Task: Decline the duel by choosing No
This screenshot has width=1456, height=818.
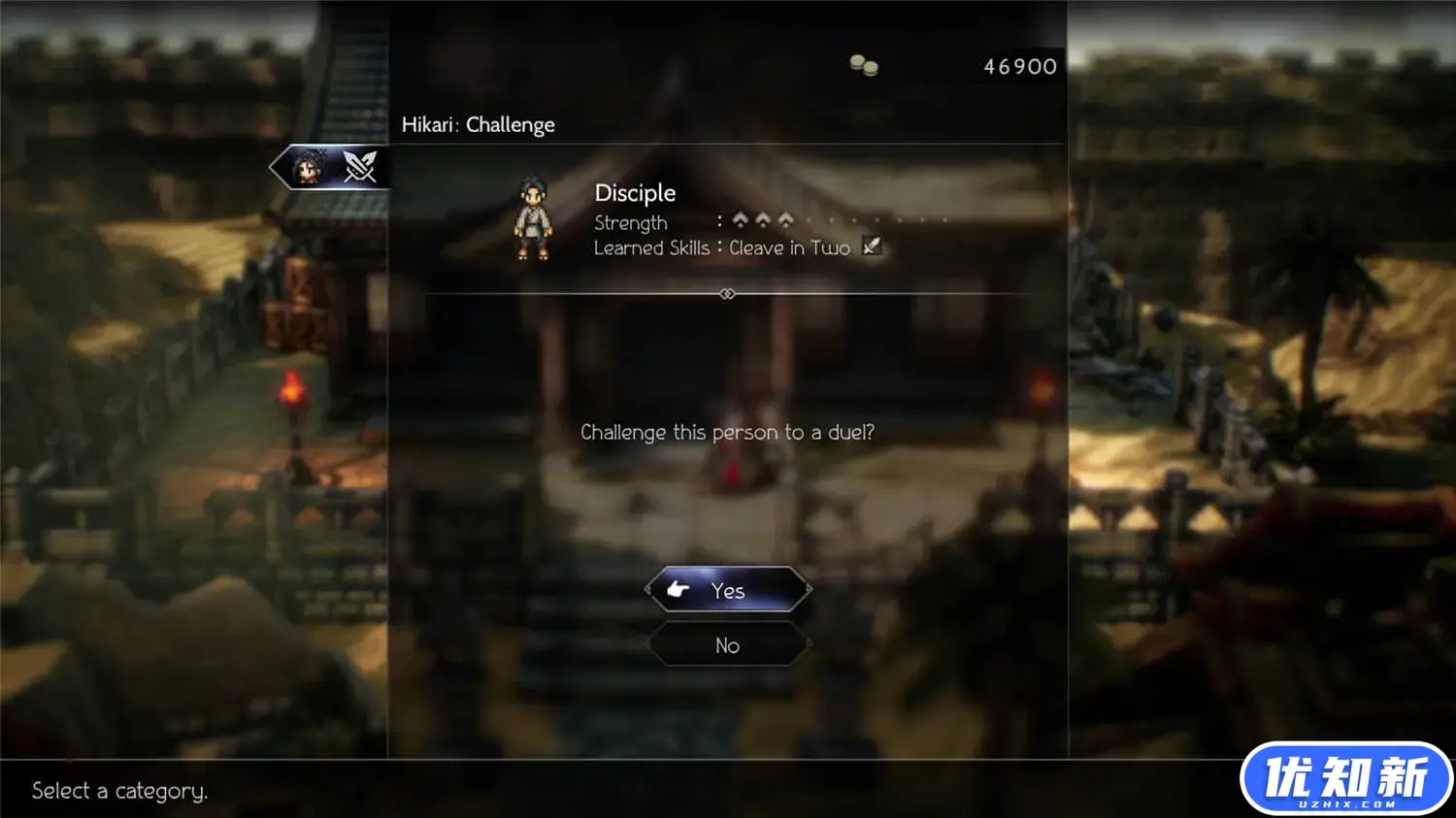Action: (x=727, y=645)
